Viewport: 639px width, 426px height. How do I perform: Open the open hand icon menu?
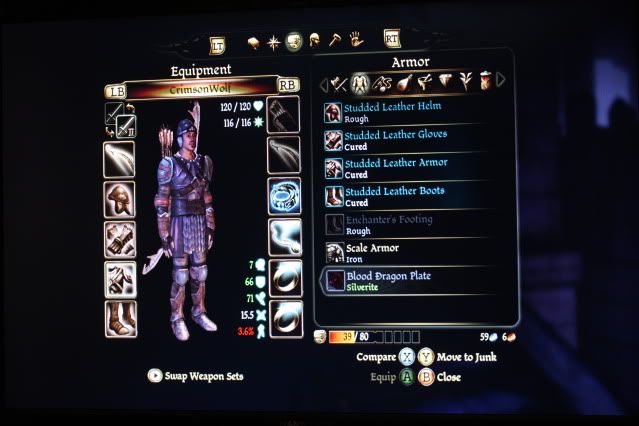(354, 41)
